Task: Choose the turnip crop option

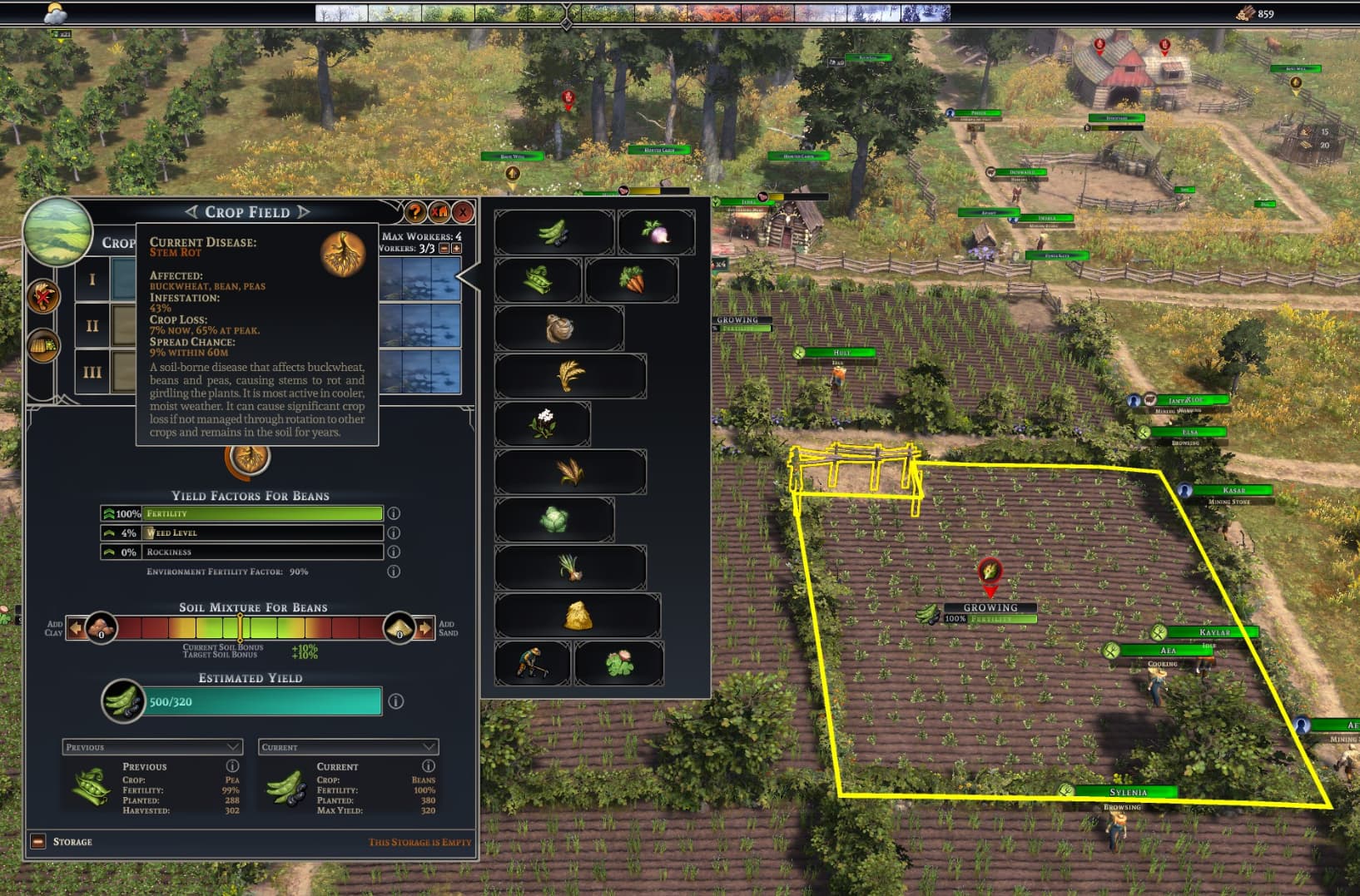Action: [x=656, y=232]
